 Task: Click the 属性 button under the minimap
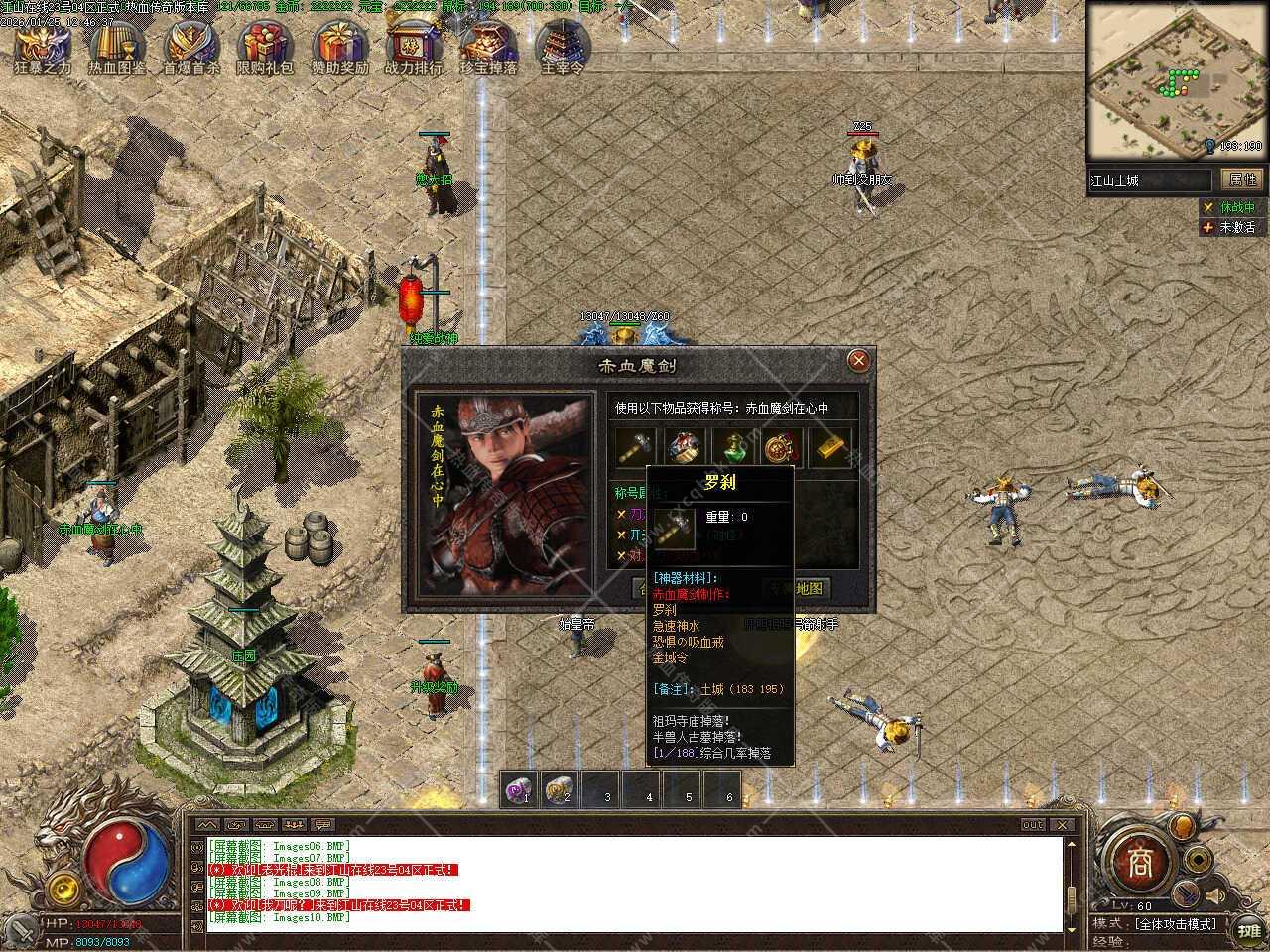click(1242, 179)
